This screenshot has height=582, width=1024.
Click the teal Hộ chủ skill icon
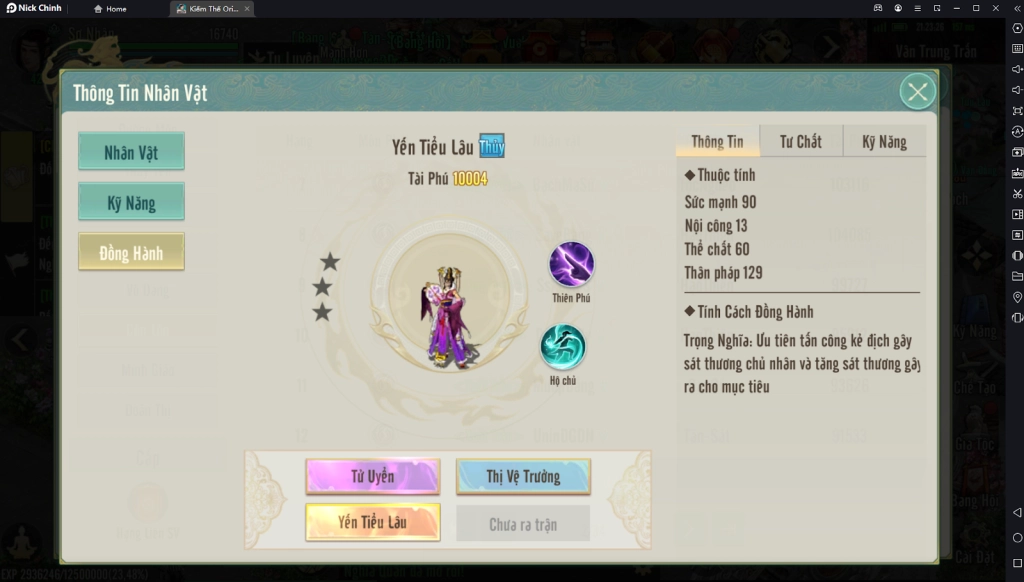point(563,347)
